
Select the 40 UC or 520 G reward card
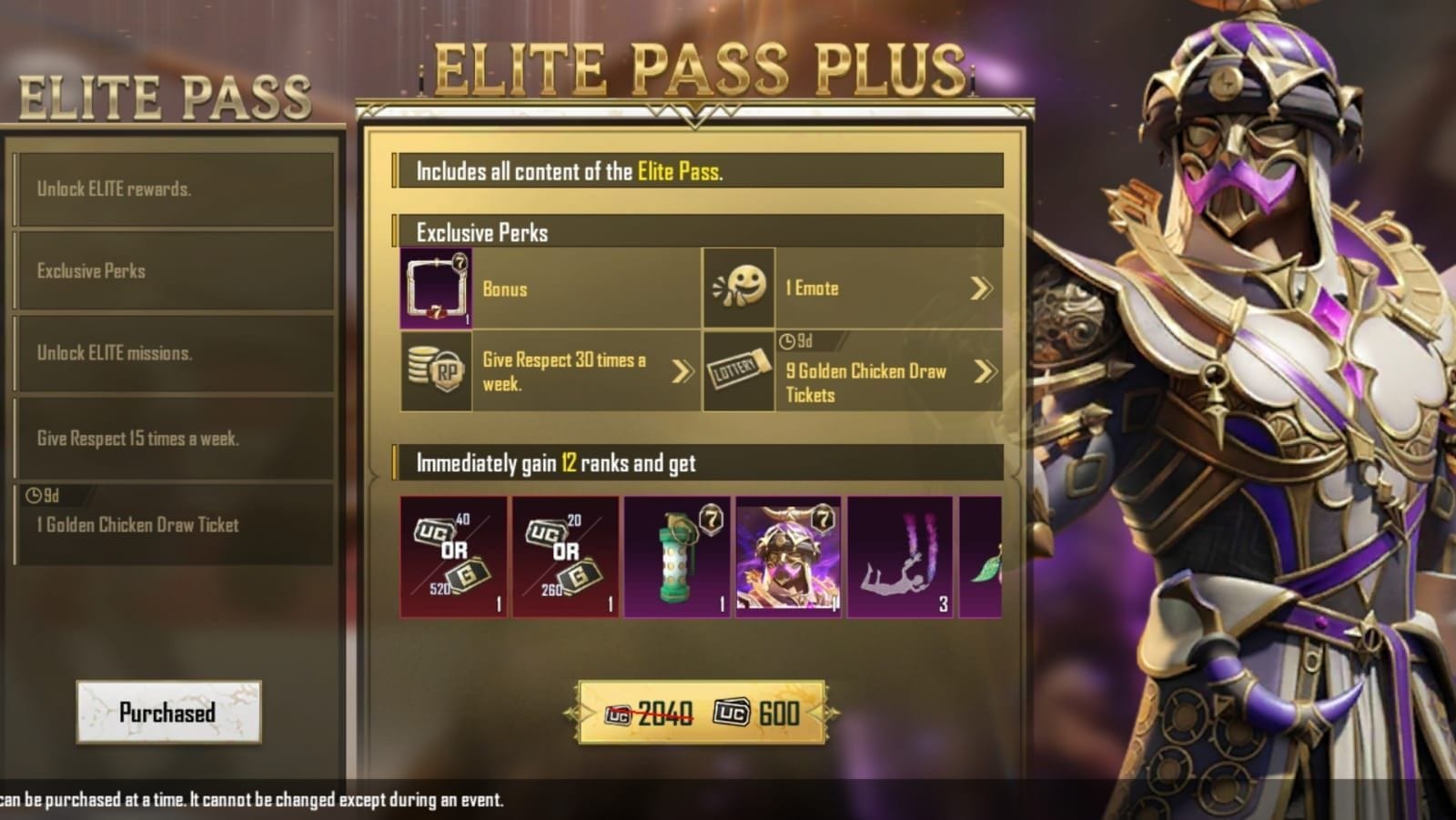click(x=453, y=556)
